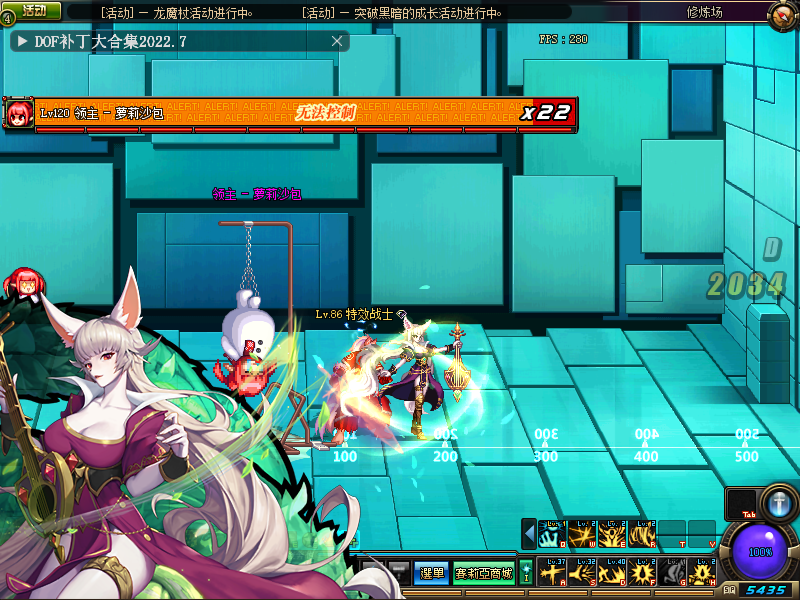Activate the Q hotkey skill icon
This screenshot has height=600, width=800.
click(x=553, y=534)
